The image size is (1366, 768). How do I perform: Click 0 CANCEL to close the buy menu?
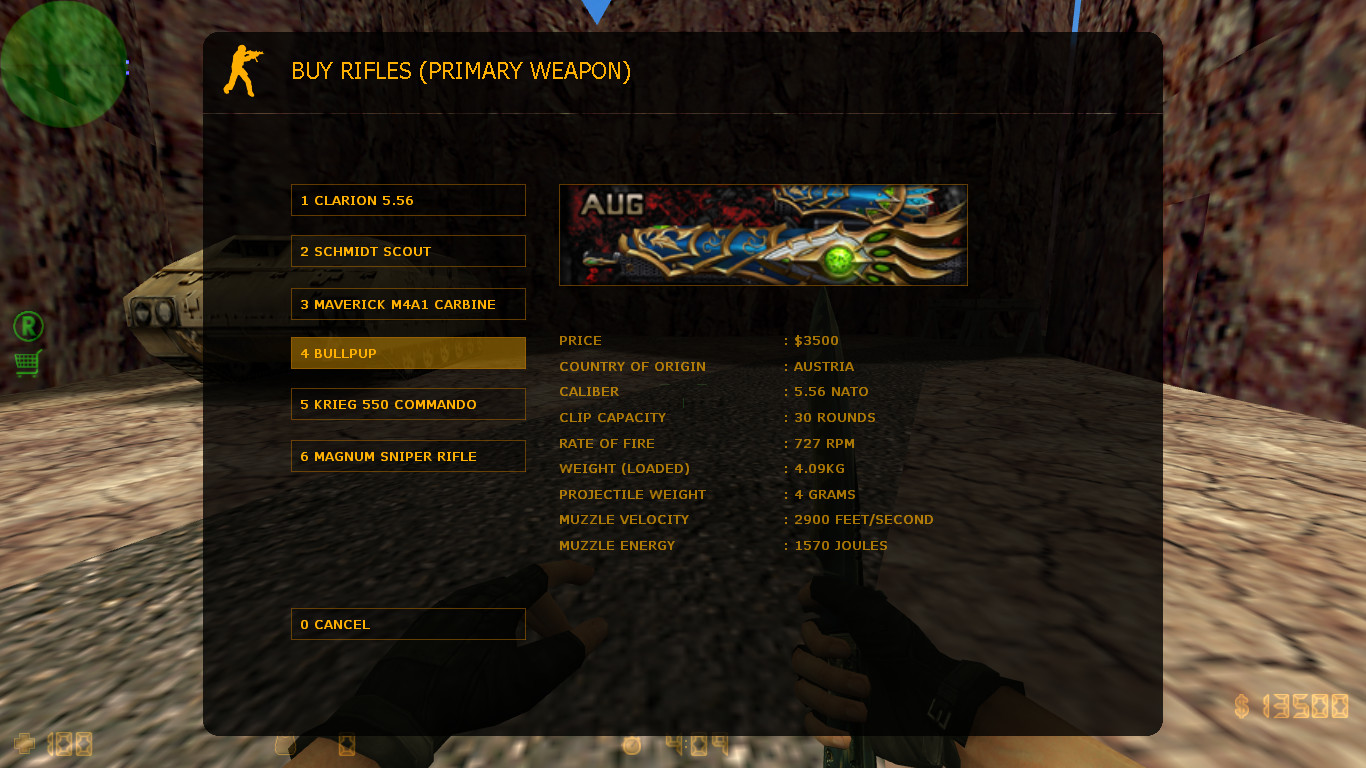(x=407, y=623)
